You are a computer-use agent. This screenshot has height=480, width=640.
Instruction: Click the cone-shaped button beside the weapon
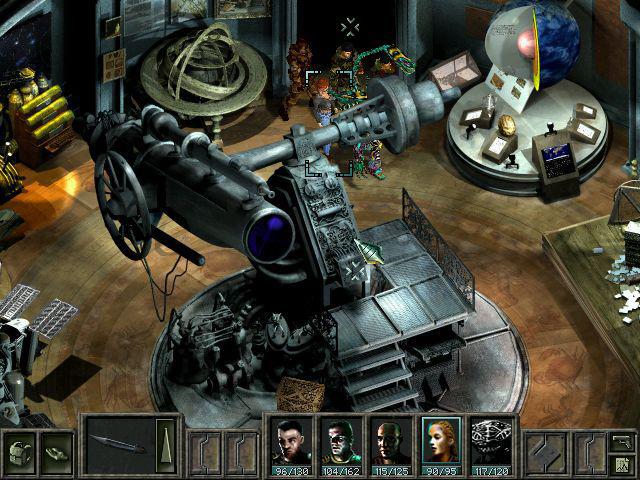click(165, 442)
